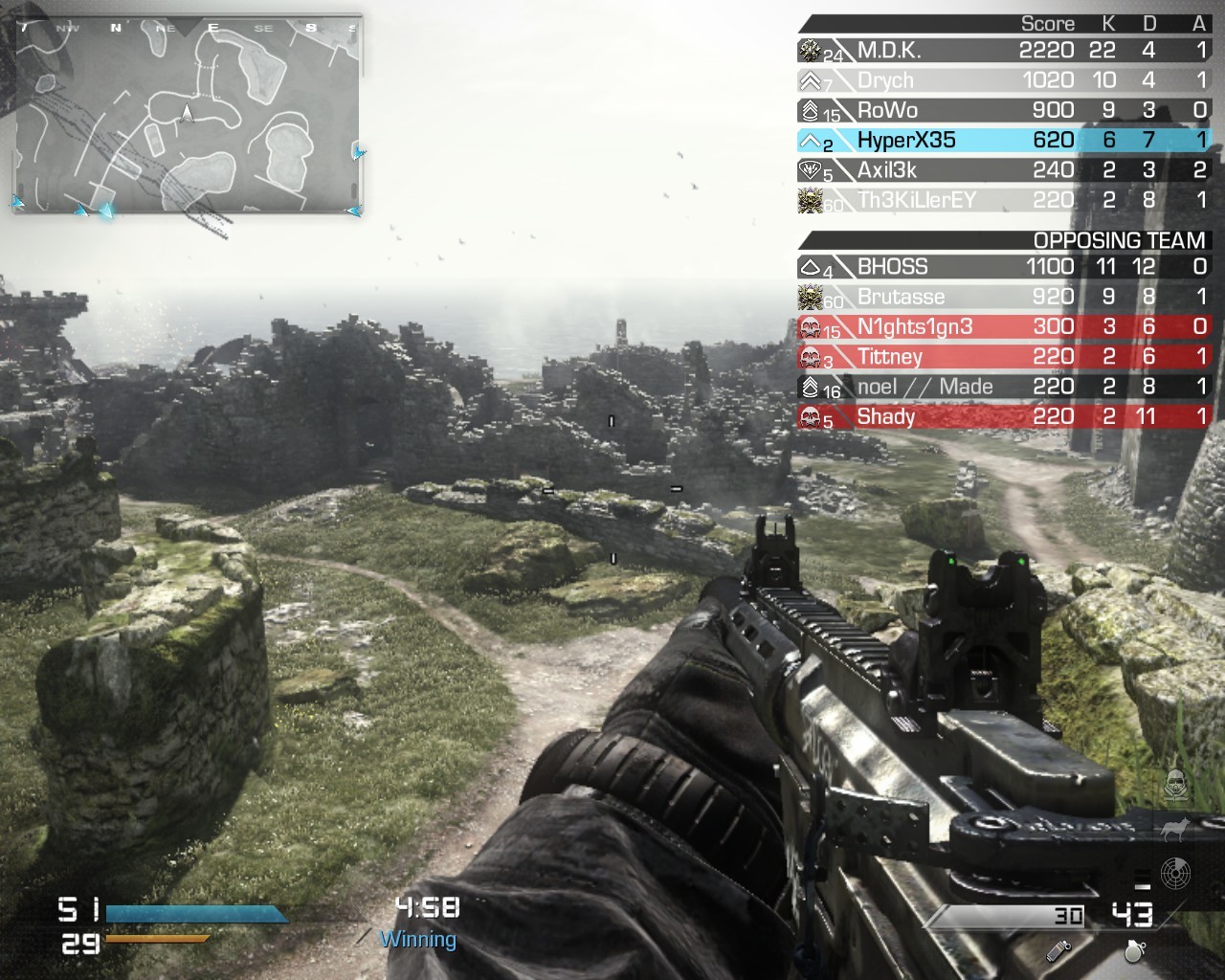Choose Shady in the opposing team

tap(1003, 417)
